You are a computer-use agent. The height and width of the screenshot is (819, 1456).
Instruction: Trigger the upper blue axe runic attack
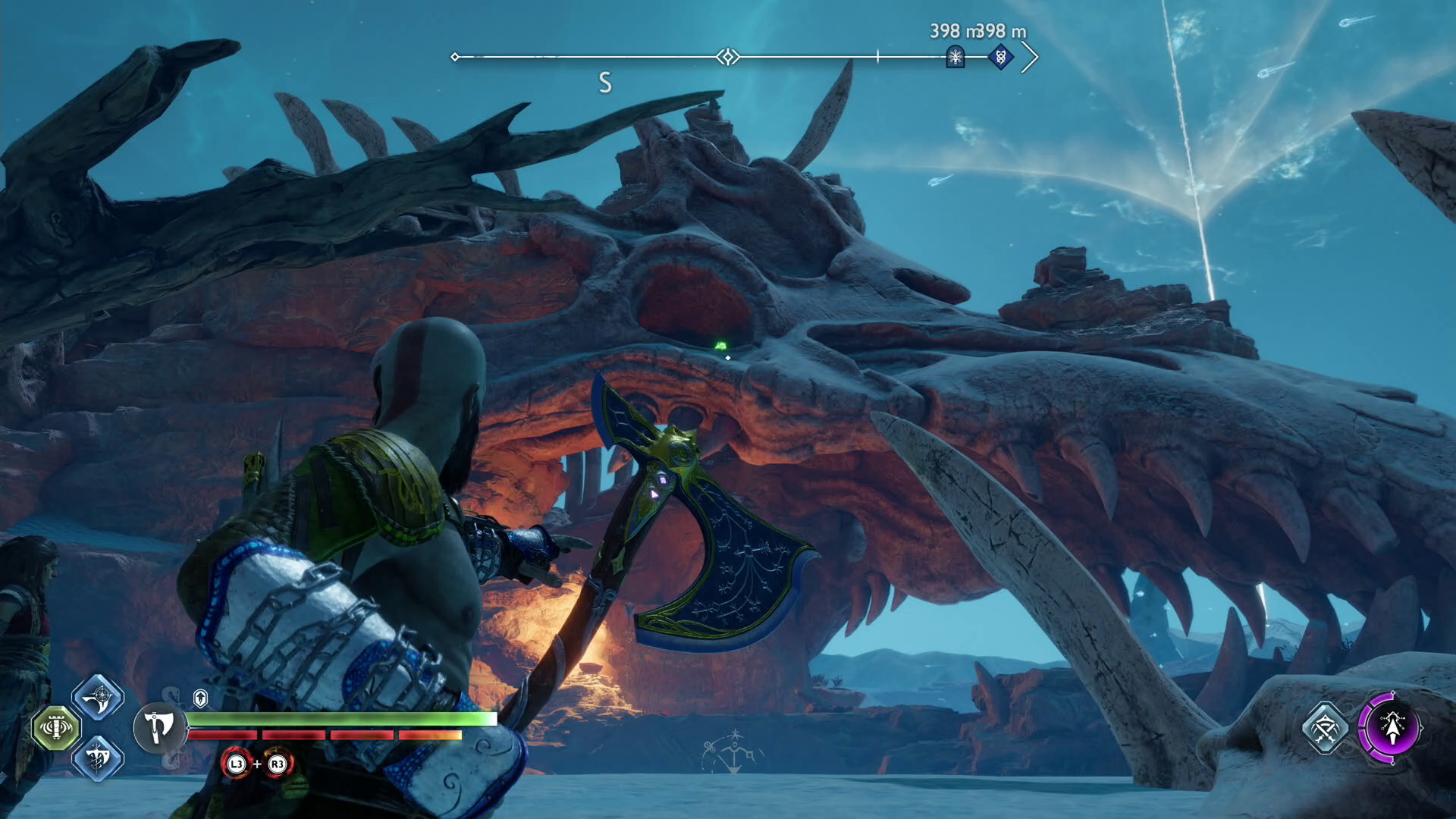tap(98, 697)
